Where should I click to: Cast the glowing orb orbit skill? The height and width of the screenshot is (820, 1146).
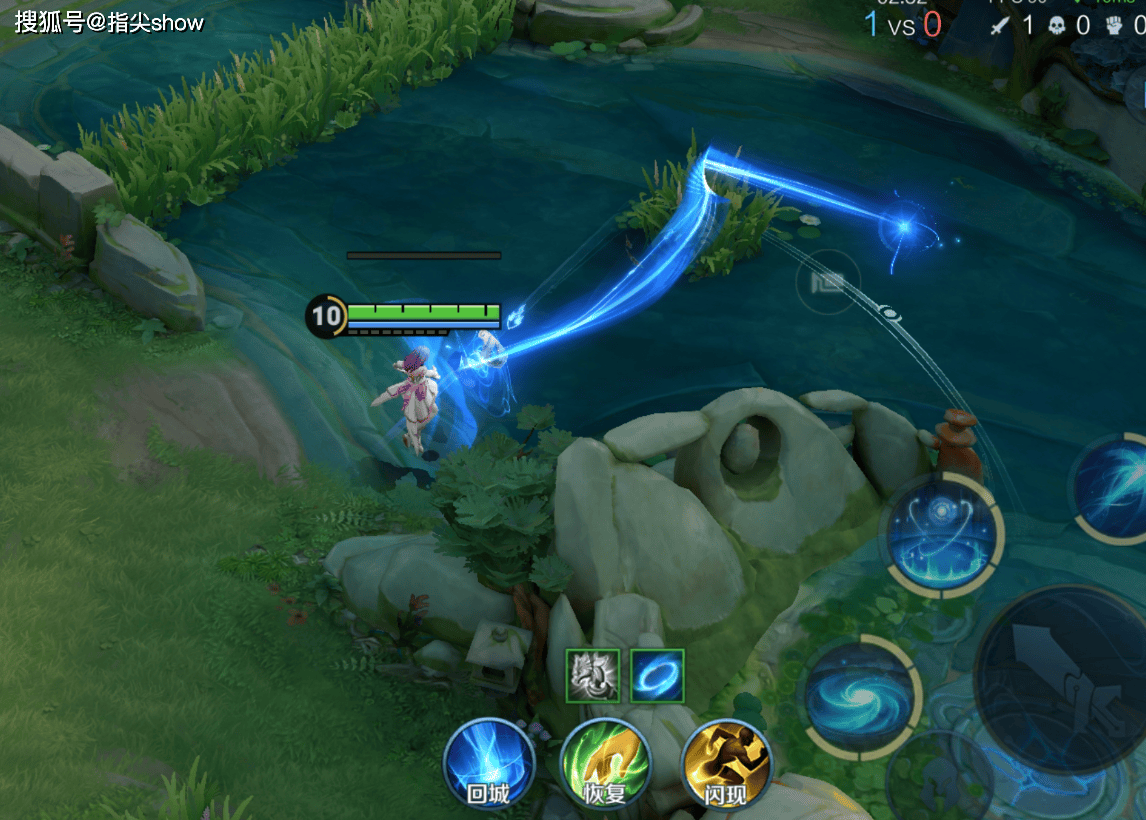coord(941,536)
